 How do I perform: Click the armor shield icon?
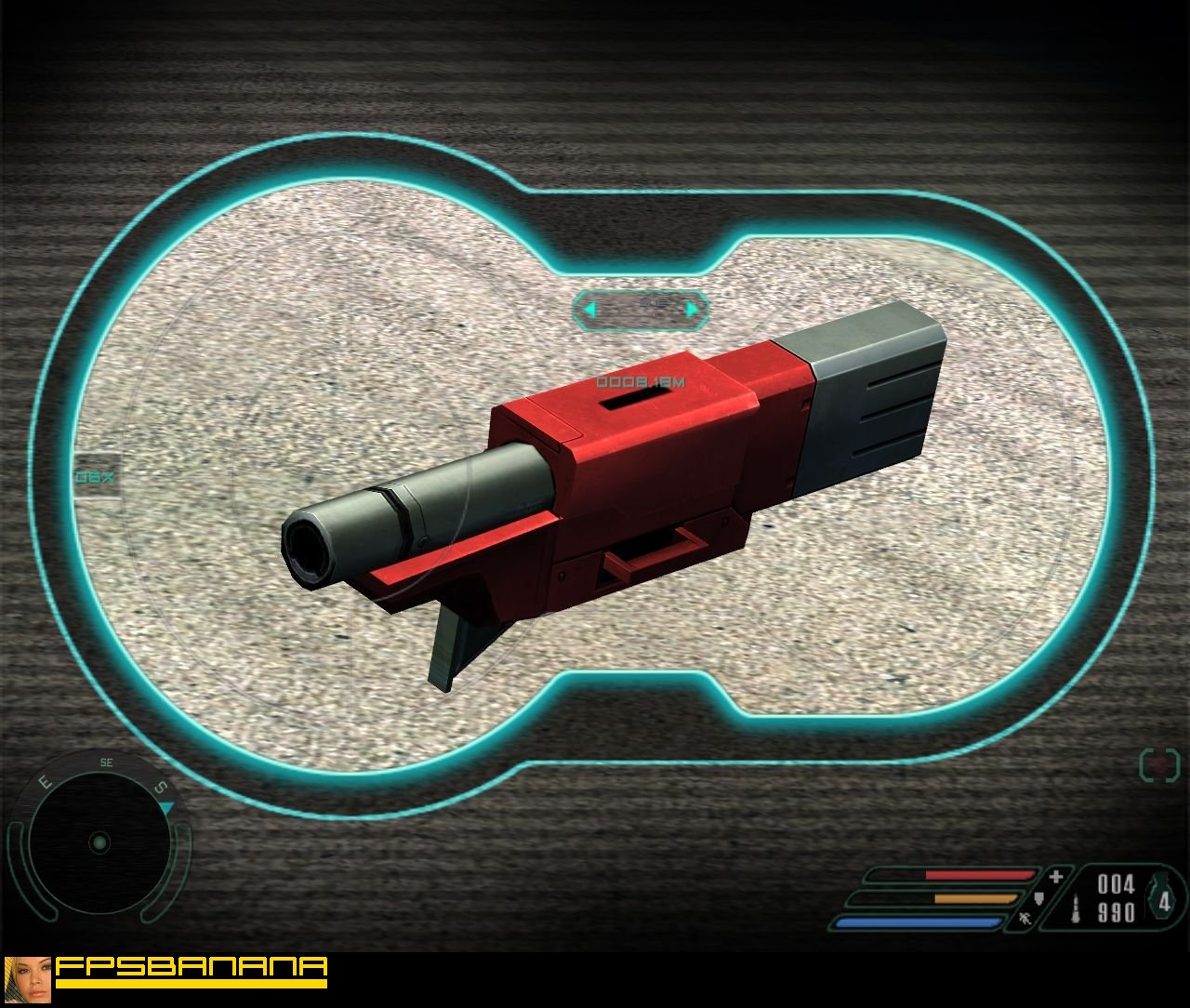1038,899
